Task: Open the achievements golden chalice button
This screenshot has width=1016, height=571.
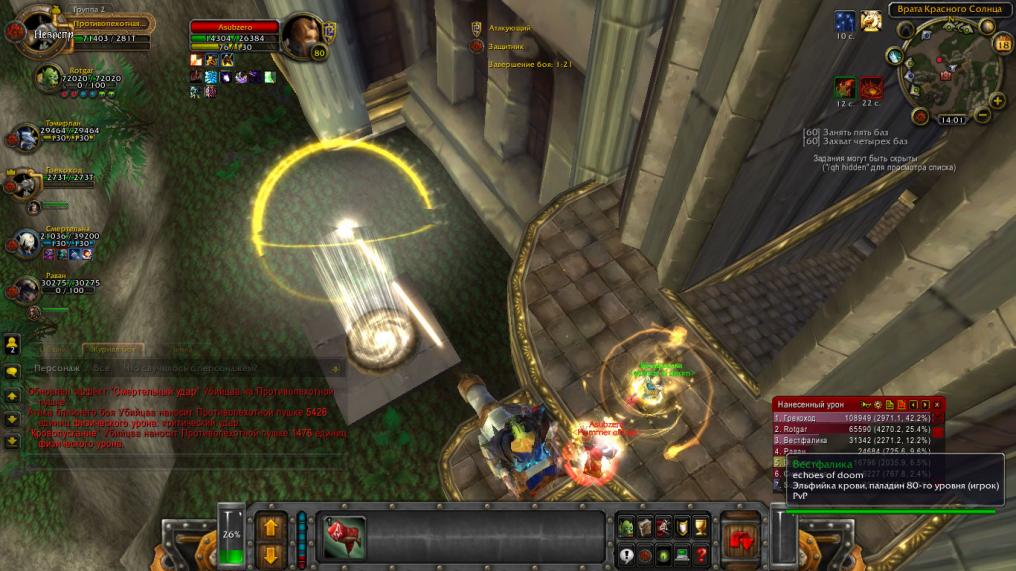Action: [x=701, y=527]
